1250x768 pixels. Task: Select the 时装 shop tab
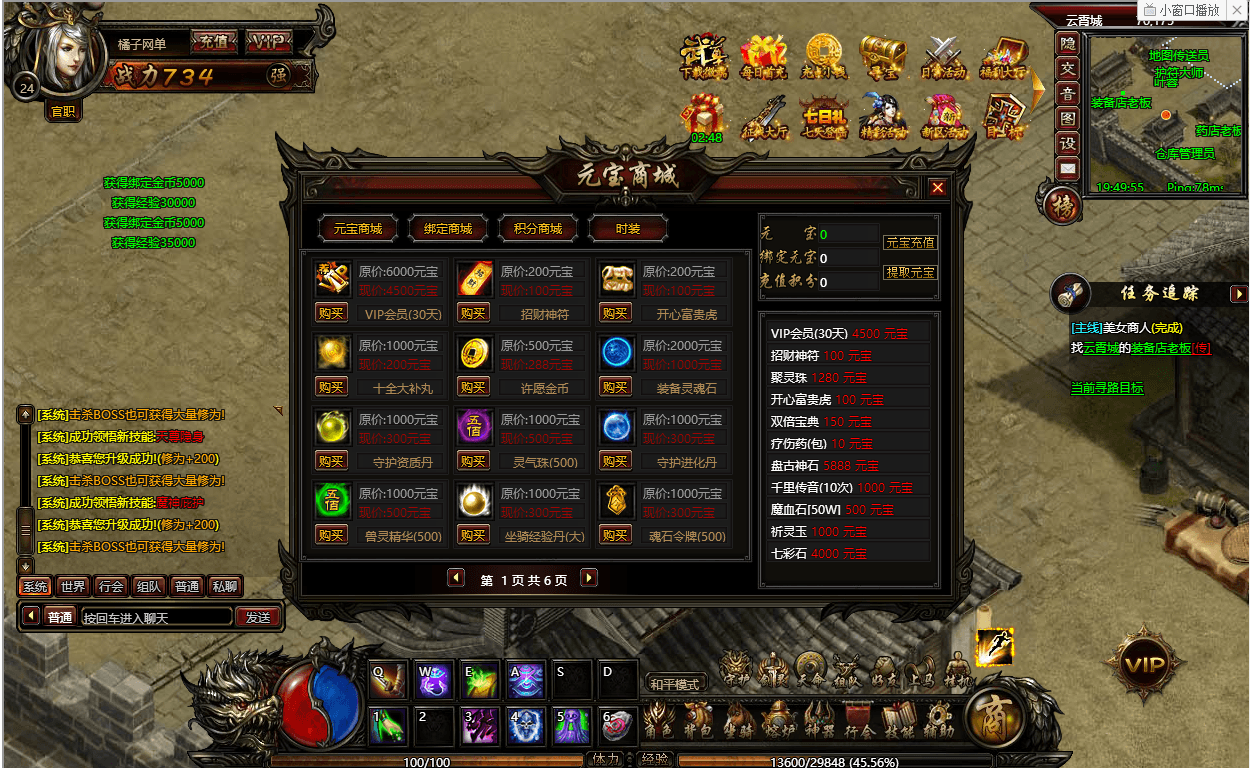(628, 229)
